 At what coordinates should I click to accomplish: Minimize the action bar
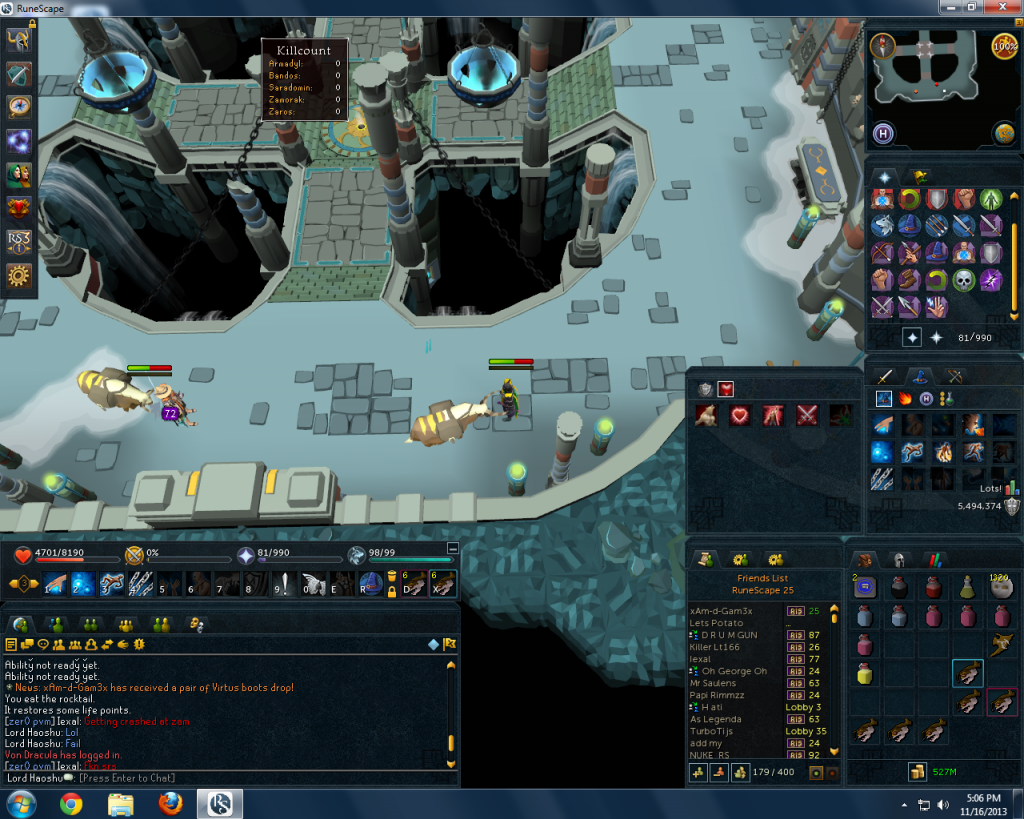(x=452, y=548)
